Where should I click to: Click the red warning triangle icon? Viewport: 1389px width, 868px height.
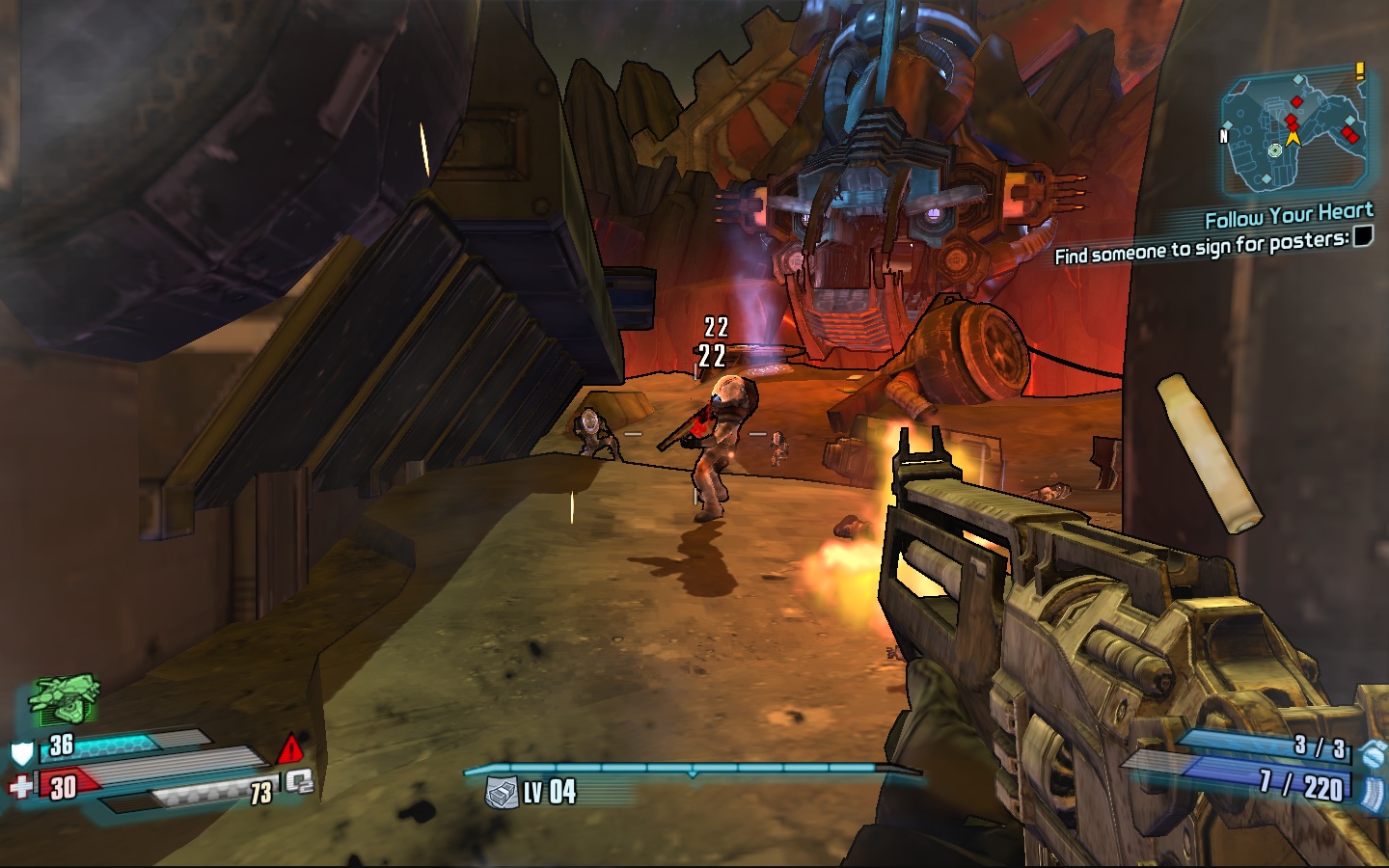tap(290, 748)
